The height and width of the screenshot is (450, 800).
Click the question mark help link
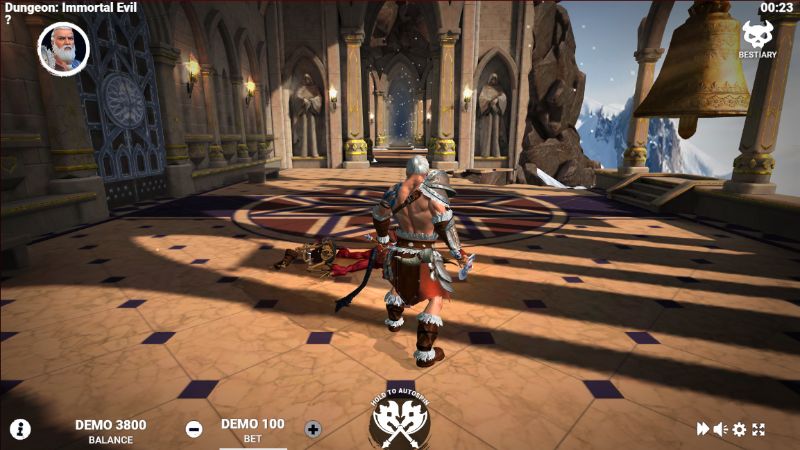(8, 20)
